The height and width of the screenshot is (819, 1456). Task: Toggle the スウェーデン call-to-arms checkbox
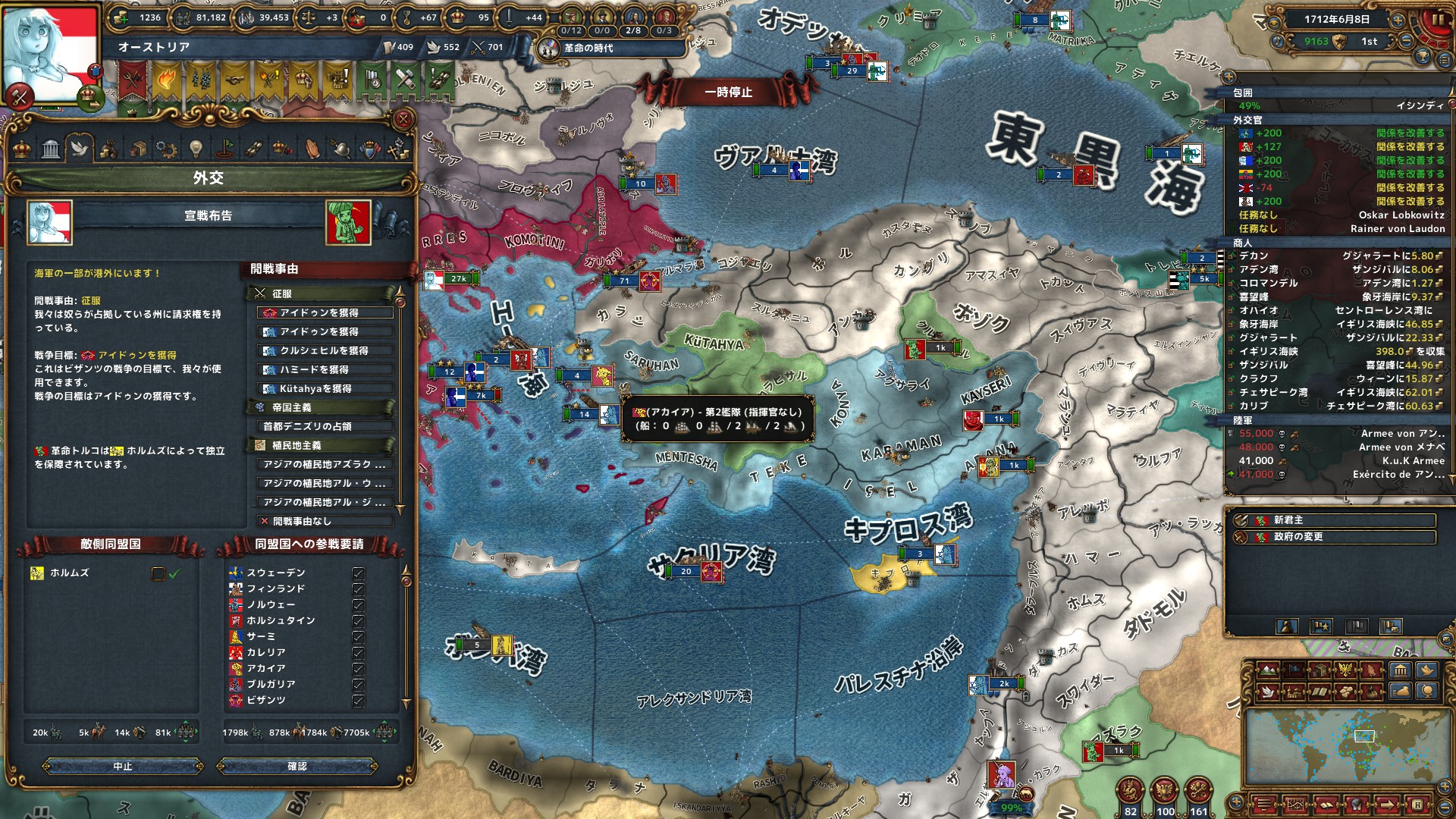coord(359,573)
